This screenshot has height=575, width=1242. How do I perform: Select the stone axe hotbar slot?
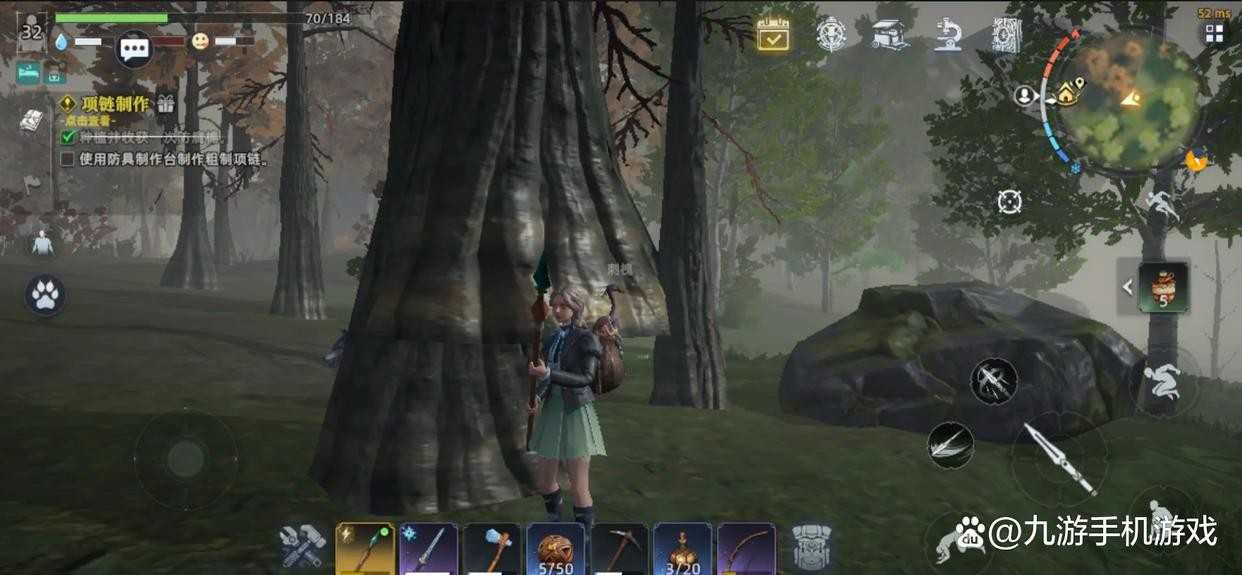pyautogui.click(x=492, y=549)
